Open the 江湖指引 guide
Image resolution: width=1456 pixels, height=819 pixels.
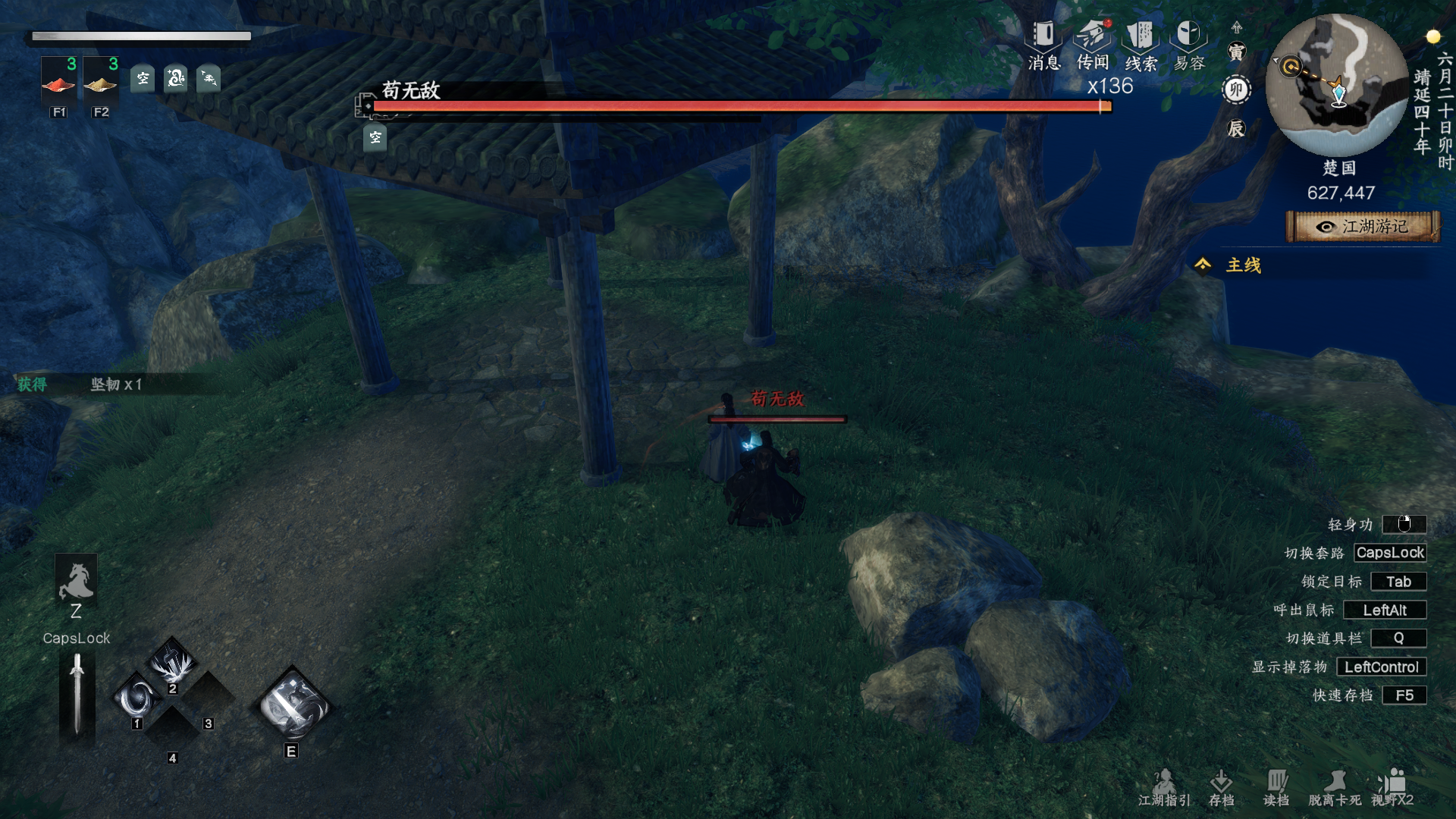1164,787
